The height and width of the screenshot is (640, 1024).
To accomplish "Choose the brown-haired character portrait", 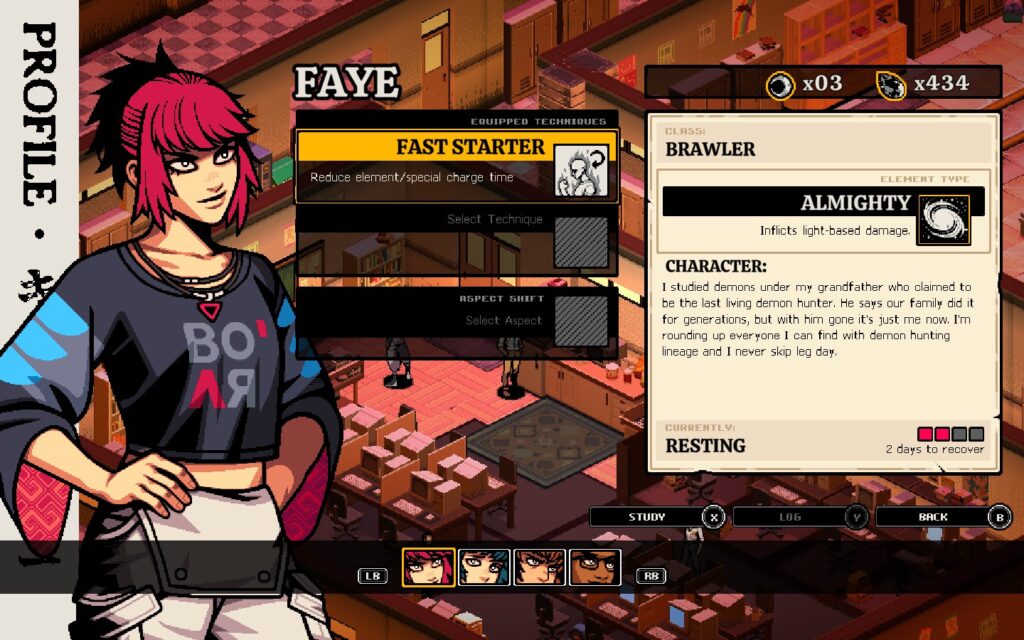I will (x=540, y=567).
